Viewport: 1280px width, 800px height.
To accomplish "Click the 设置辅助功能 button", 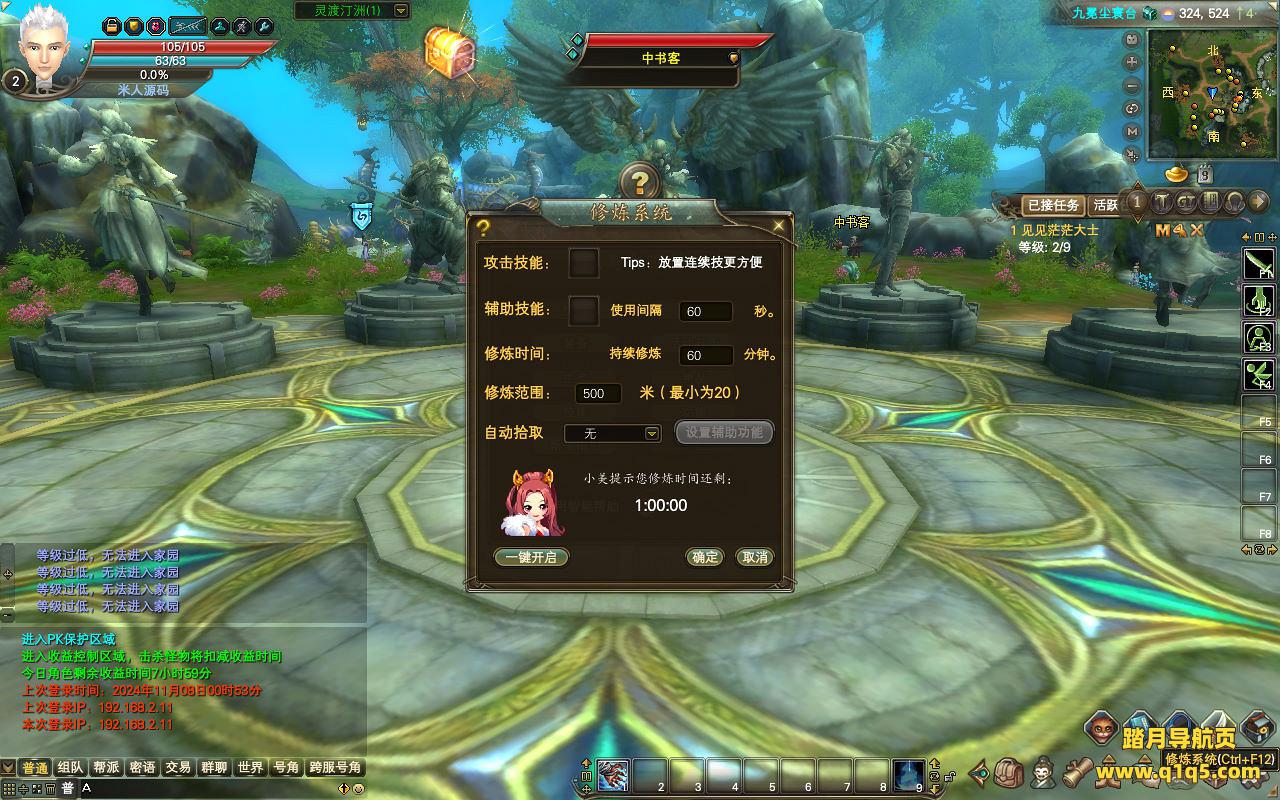I will (725, 432).
